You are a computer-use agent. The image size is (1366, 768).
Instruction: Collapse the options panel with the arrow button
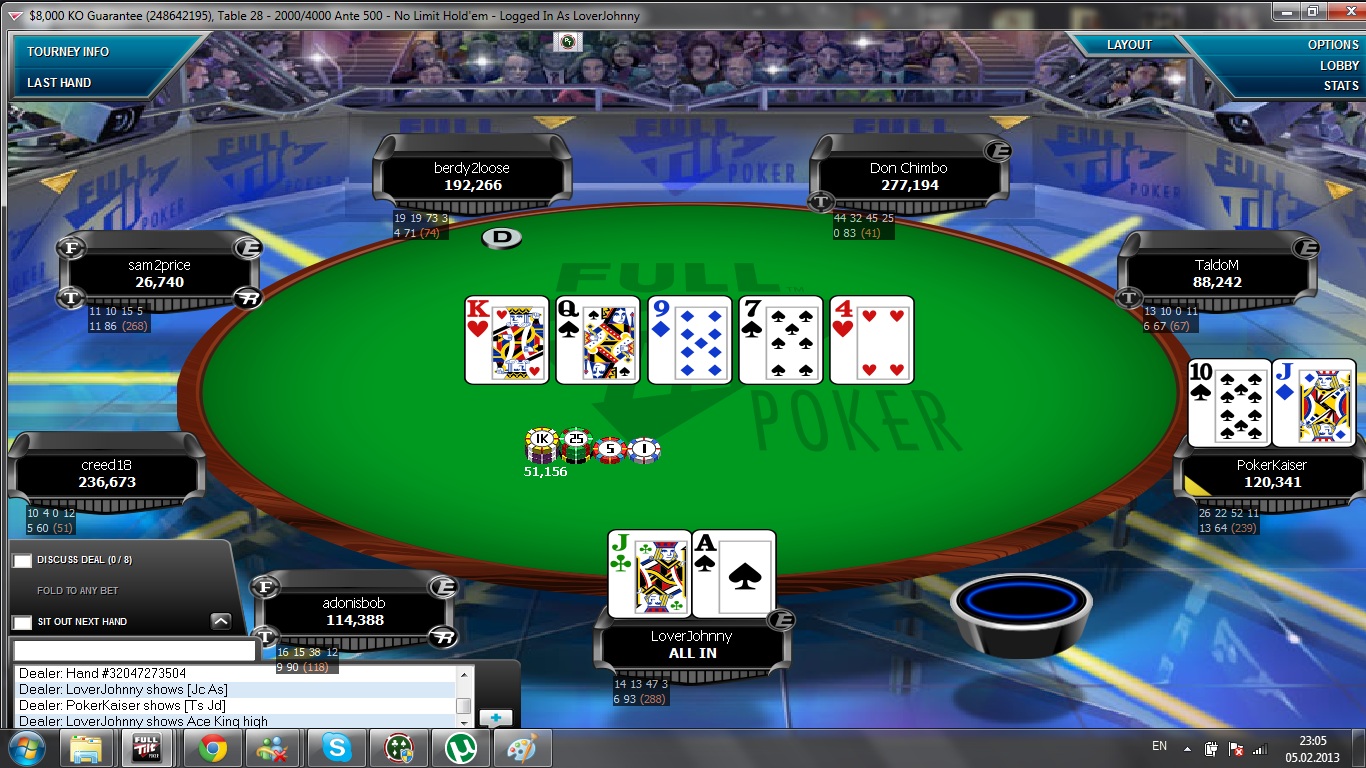(x=221, y=621)
